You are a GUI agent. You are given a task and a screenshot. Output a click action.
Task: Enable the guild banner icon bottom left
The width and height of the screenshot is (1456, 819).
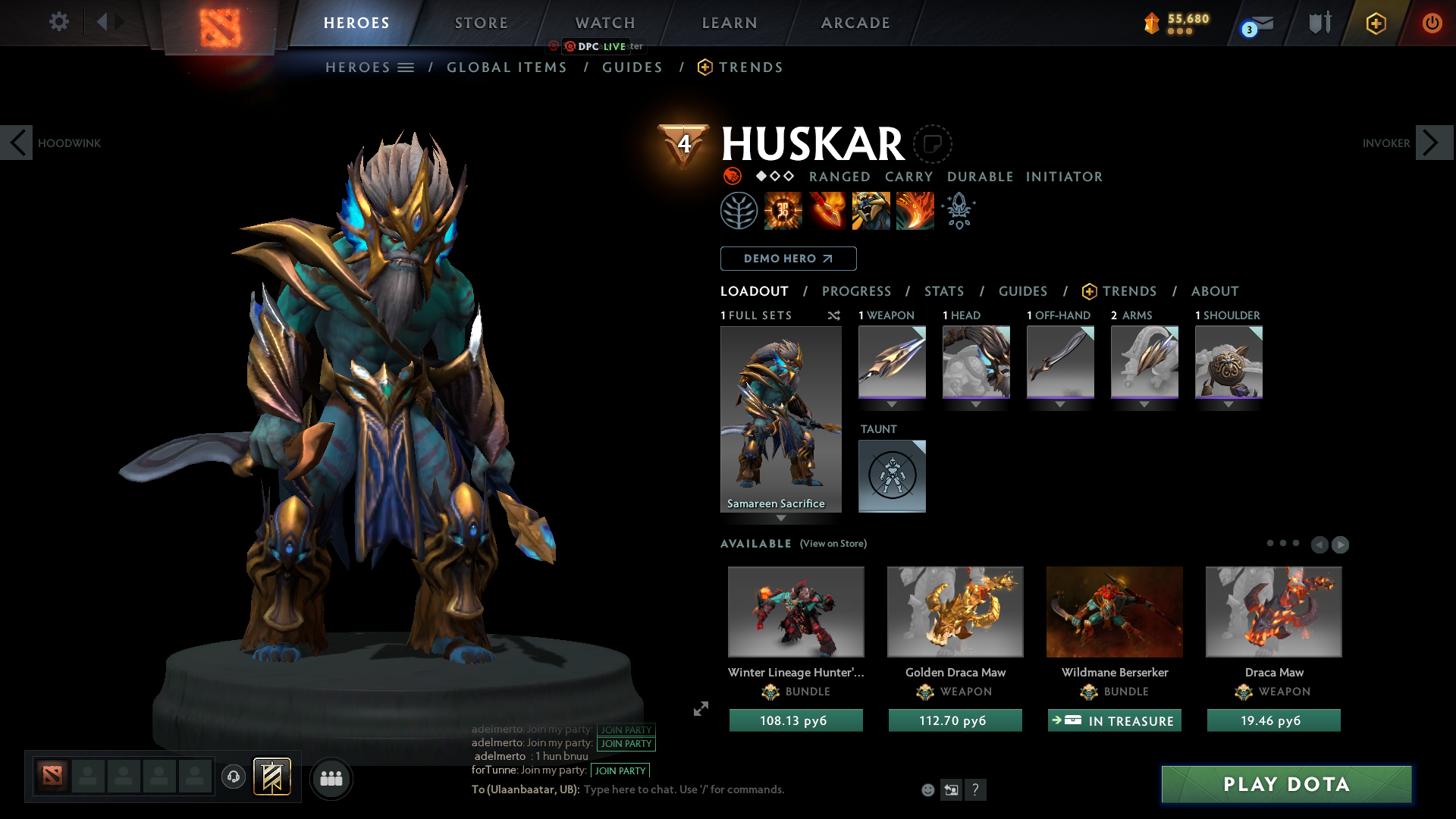pyautogui.click(x=272, y=777)
